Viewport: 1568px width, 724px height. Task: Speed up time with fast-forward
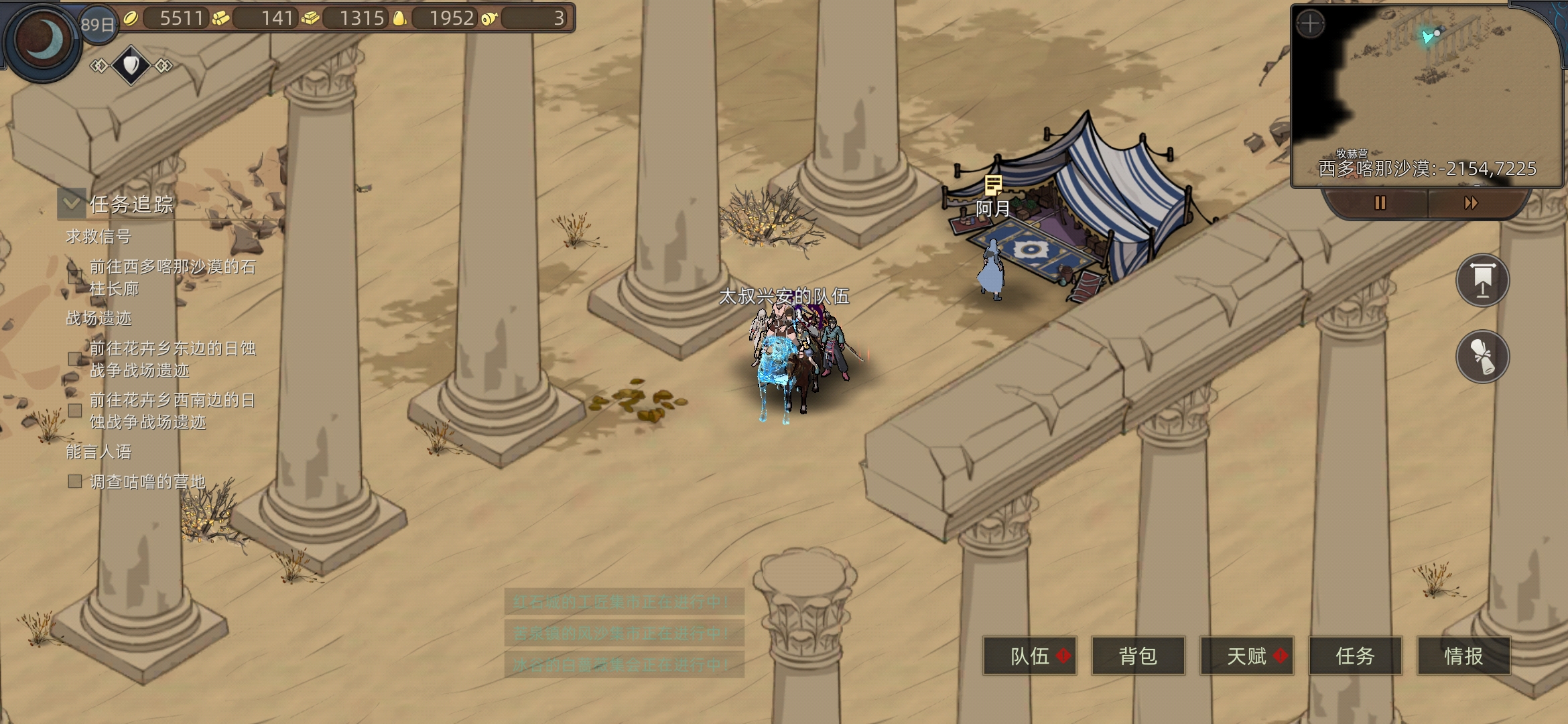click(x=1471, y=202)
